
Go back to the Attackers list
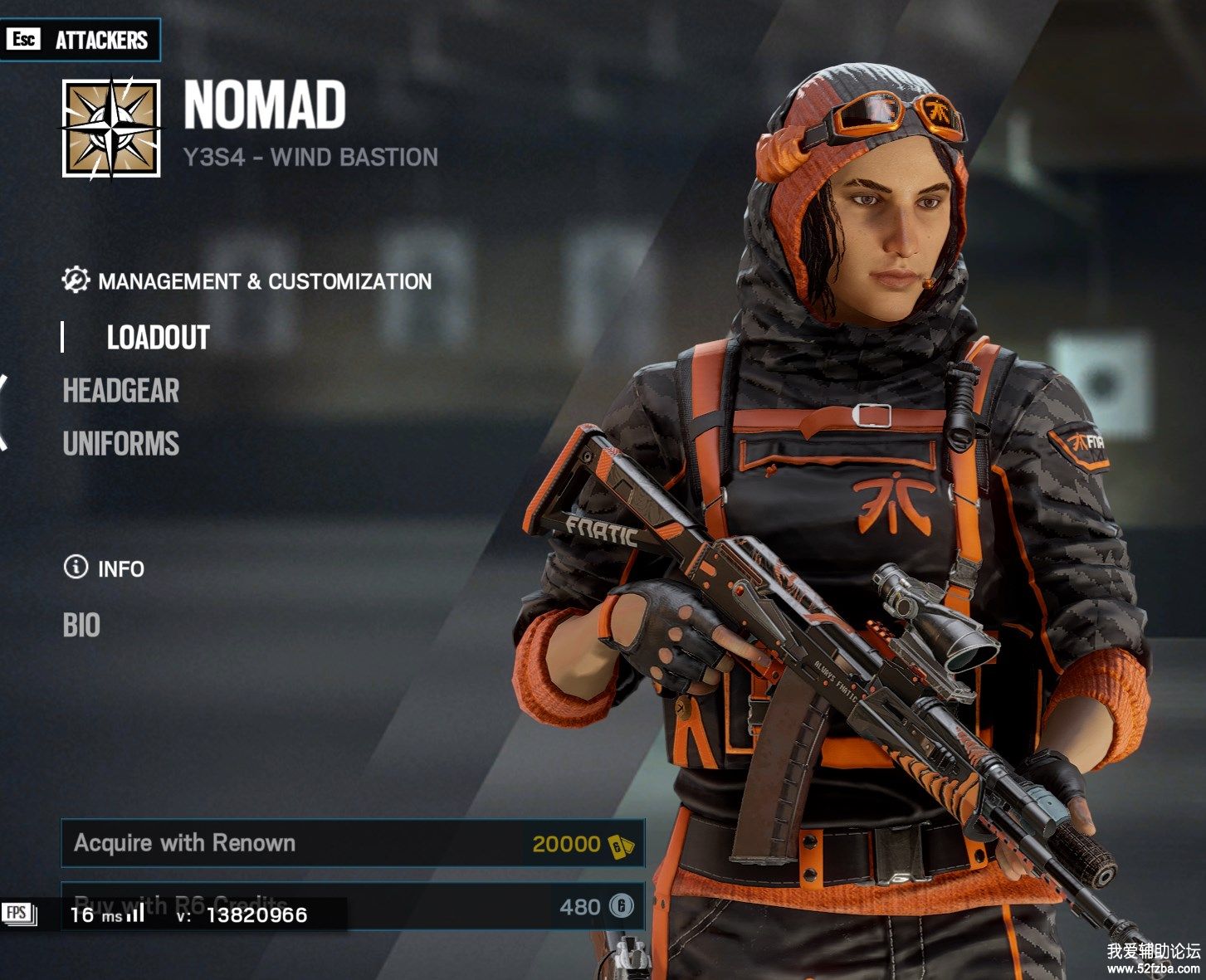click(81, 40)
